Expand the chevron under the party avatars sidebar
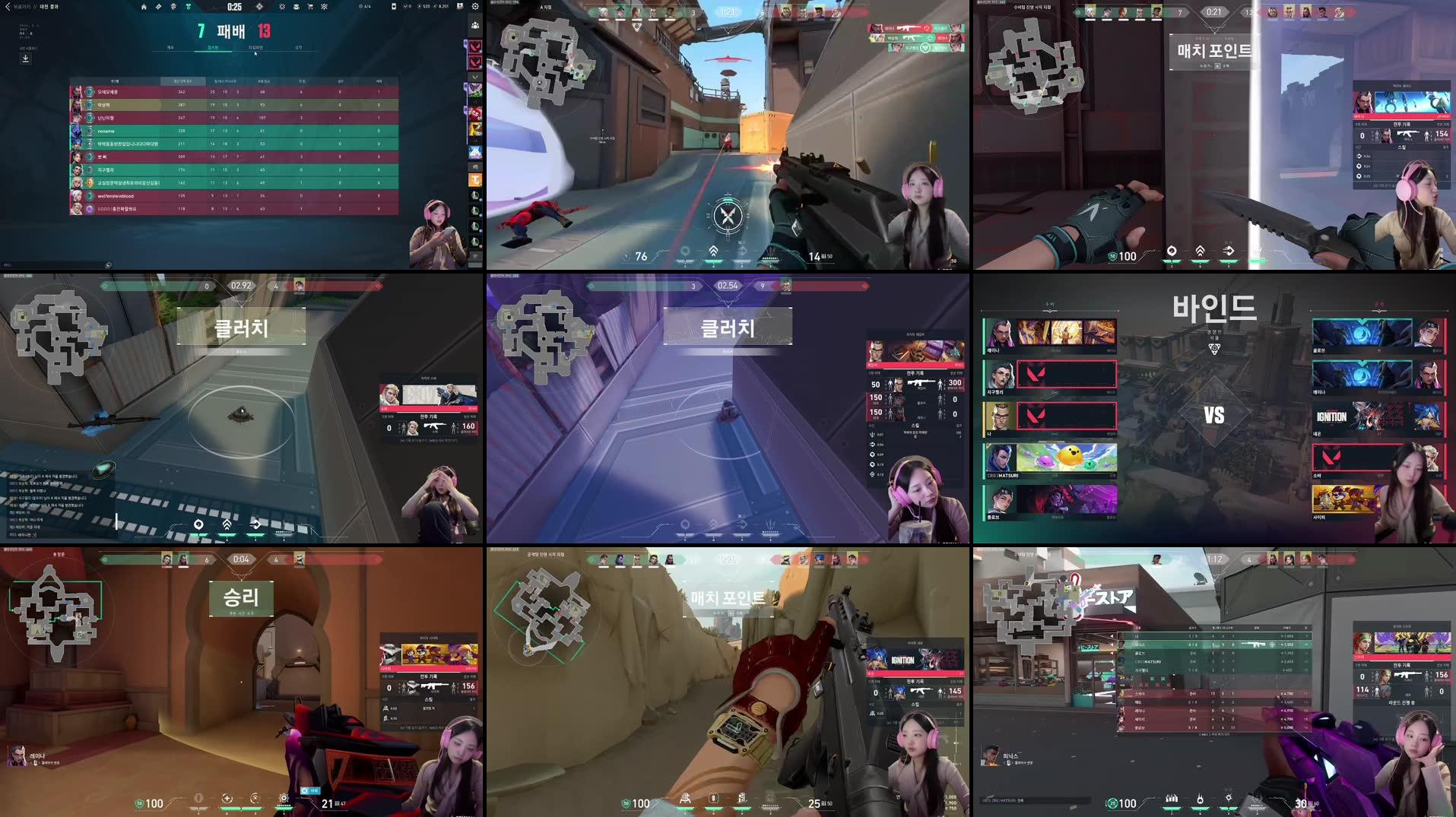 coord(474,76)
